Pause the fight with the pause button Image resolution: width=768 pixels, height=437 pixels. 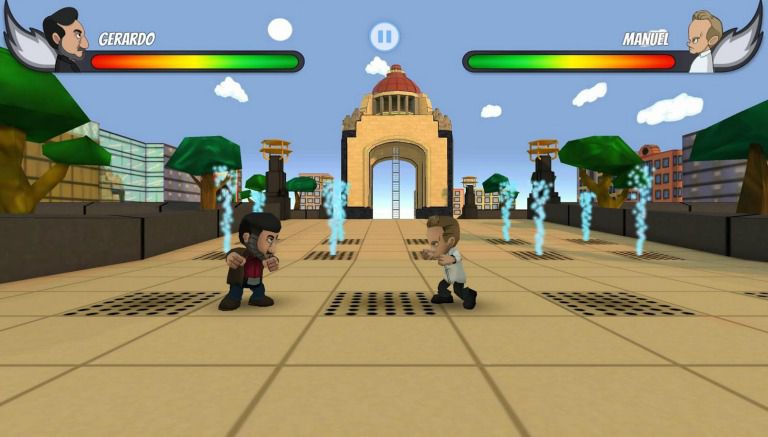click(384, 37)
